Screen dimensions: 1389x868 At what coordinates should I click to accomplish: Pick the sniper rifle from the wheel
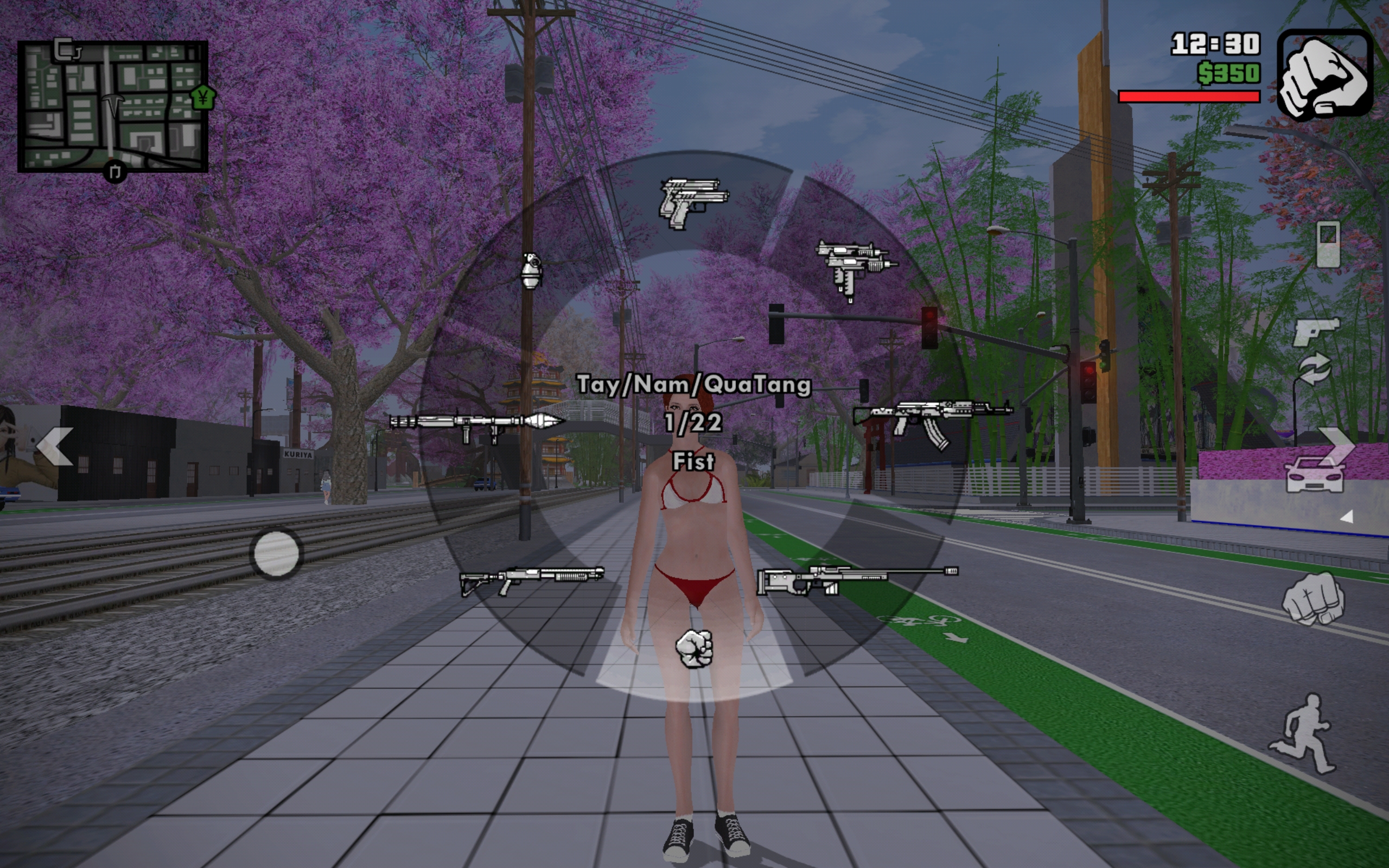(x=856, y=579)
